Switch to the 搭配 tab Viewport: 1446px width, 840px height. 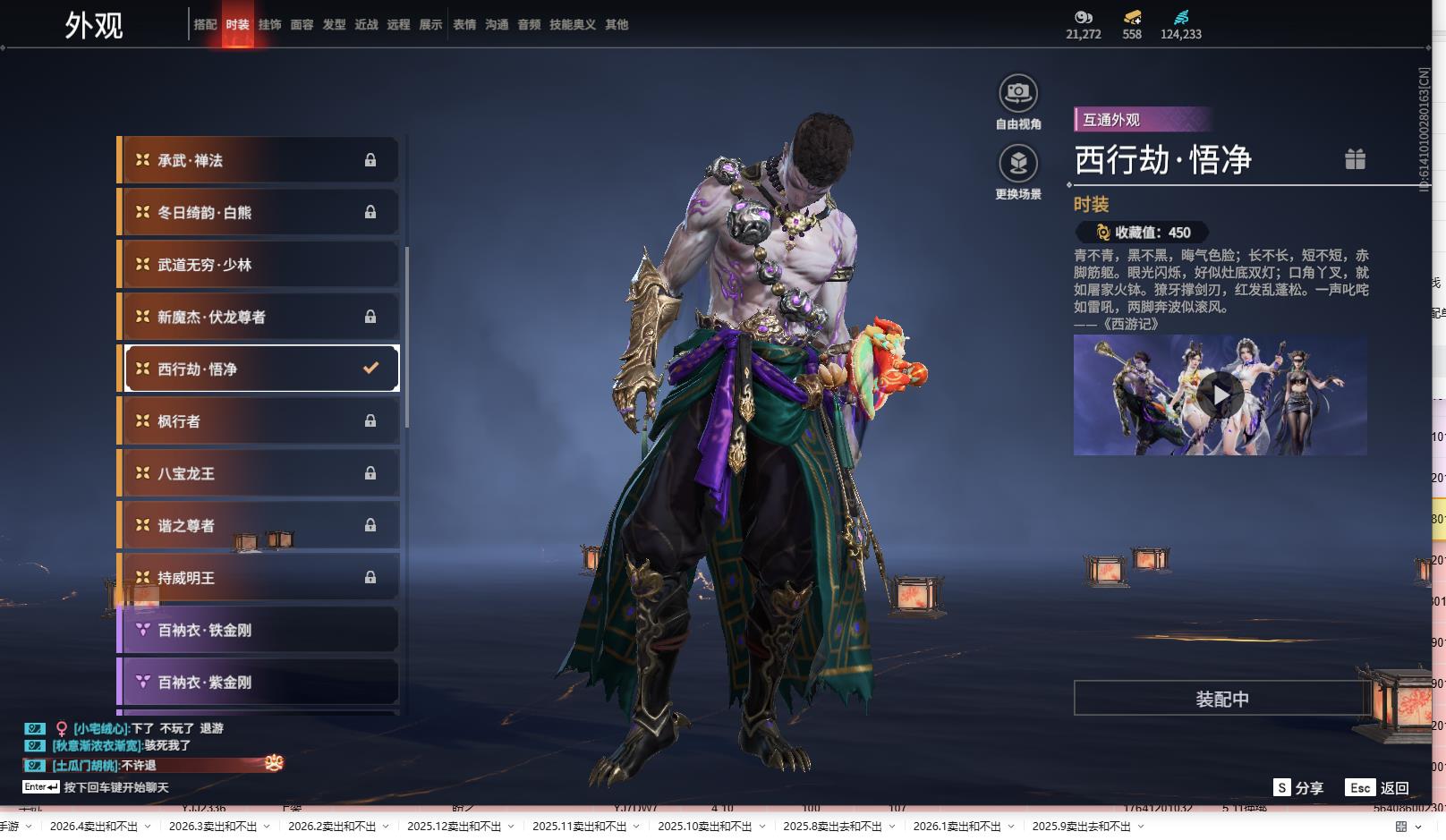click(x=205, y=25)
